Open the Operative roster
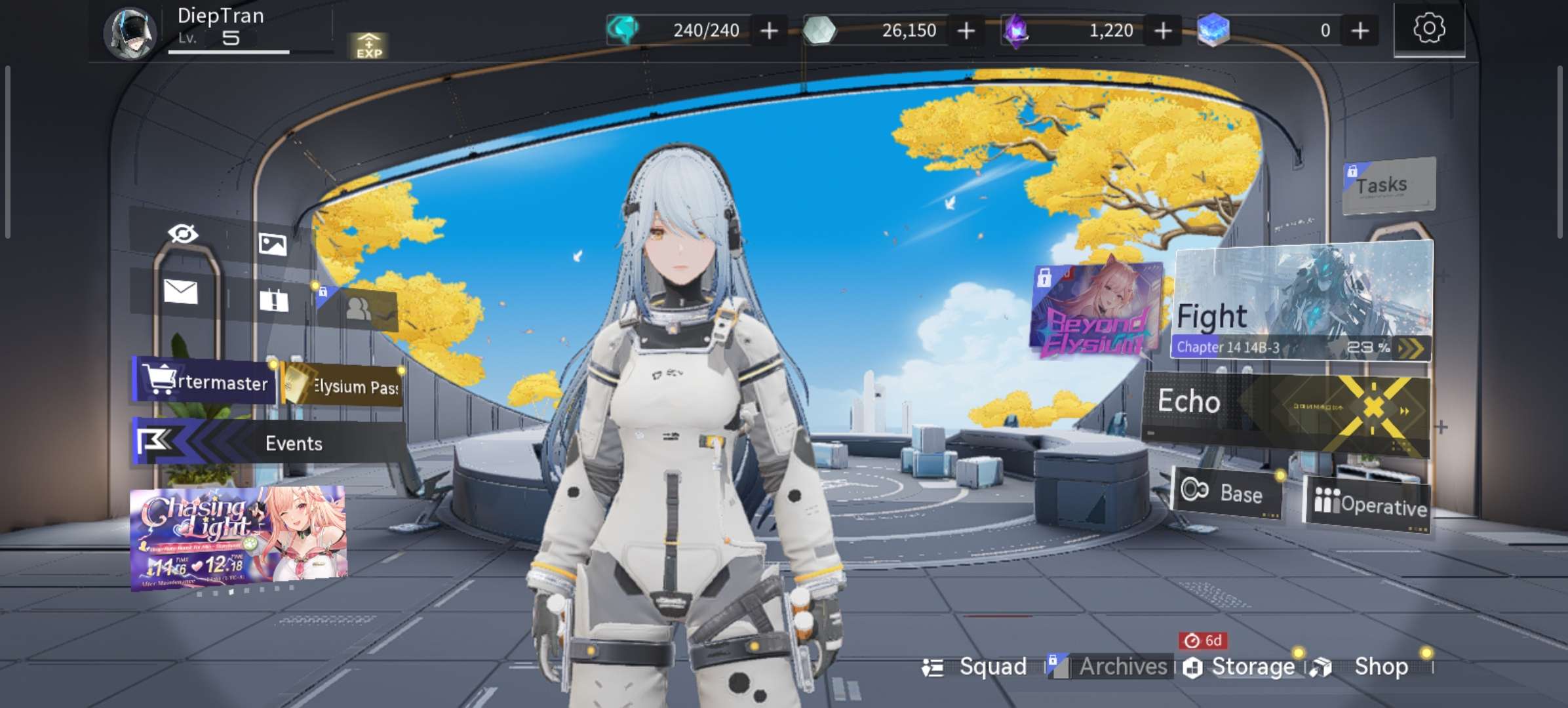Image resolution: width=1568 pixels, height=708 pixels. tap(1369, 505)
